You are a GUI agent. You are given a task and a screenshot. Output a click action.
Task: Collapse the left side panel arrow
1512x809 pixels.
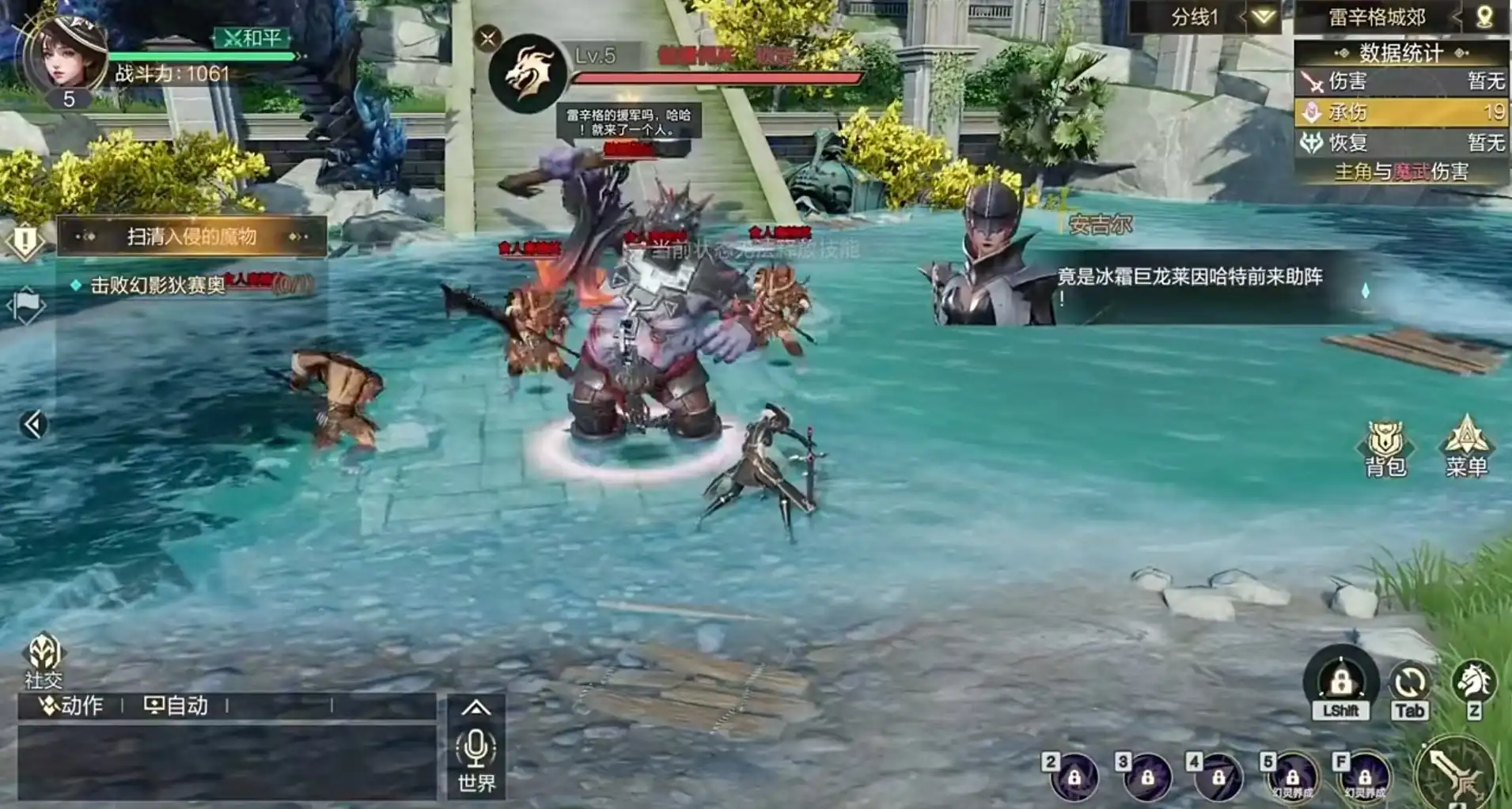tap(32, 425)
